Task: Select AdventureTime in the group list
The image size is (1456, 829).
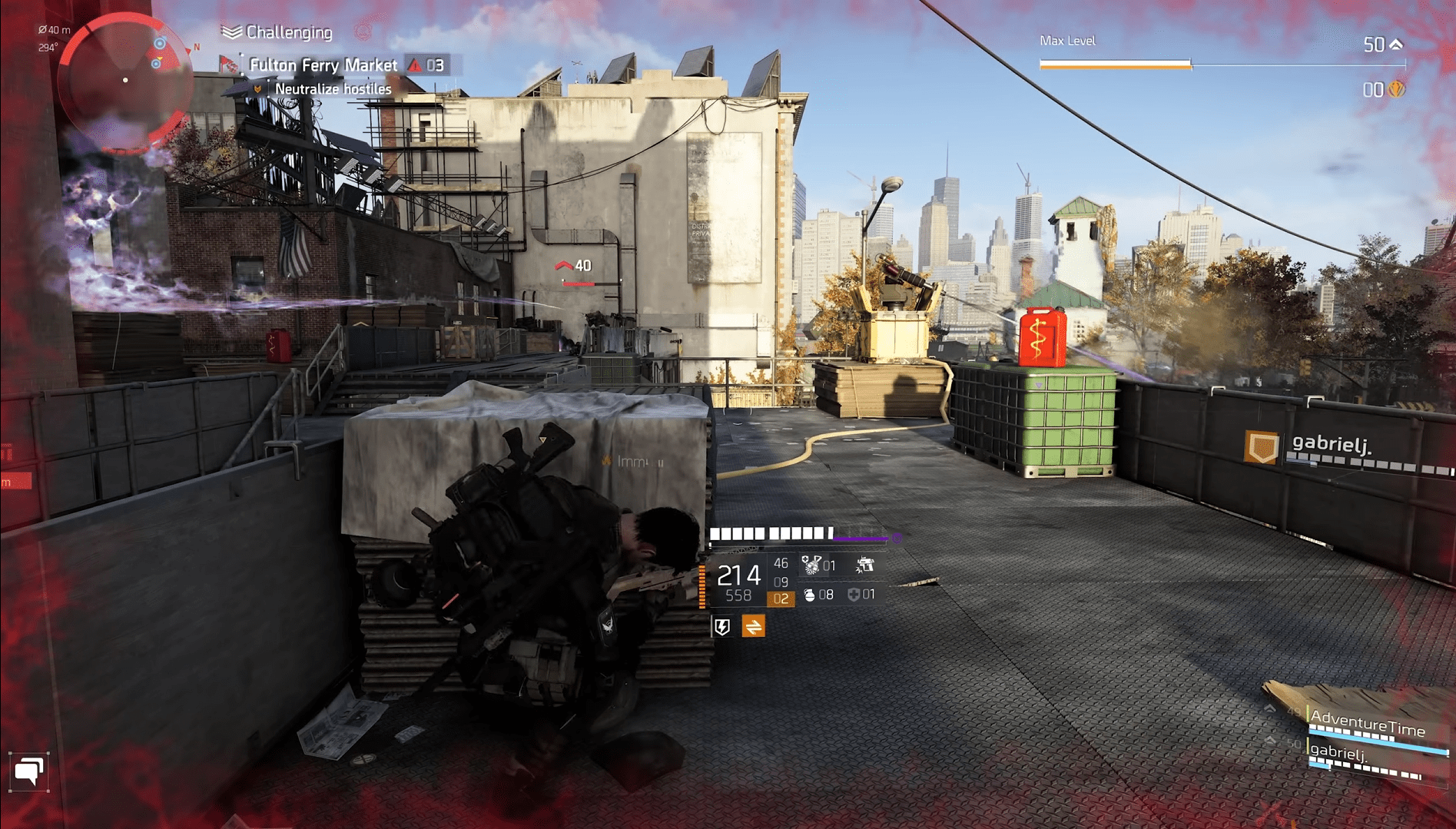Action: click(x=1368, y=725)
